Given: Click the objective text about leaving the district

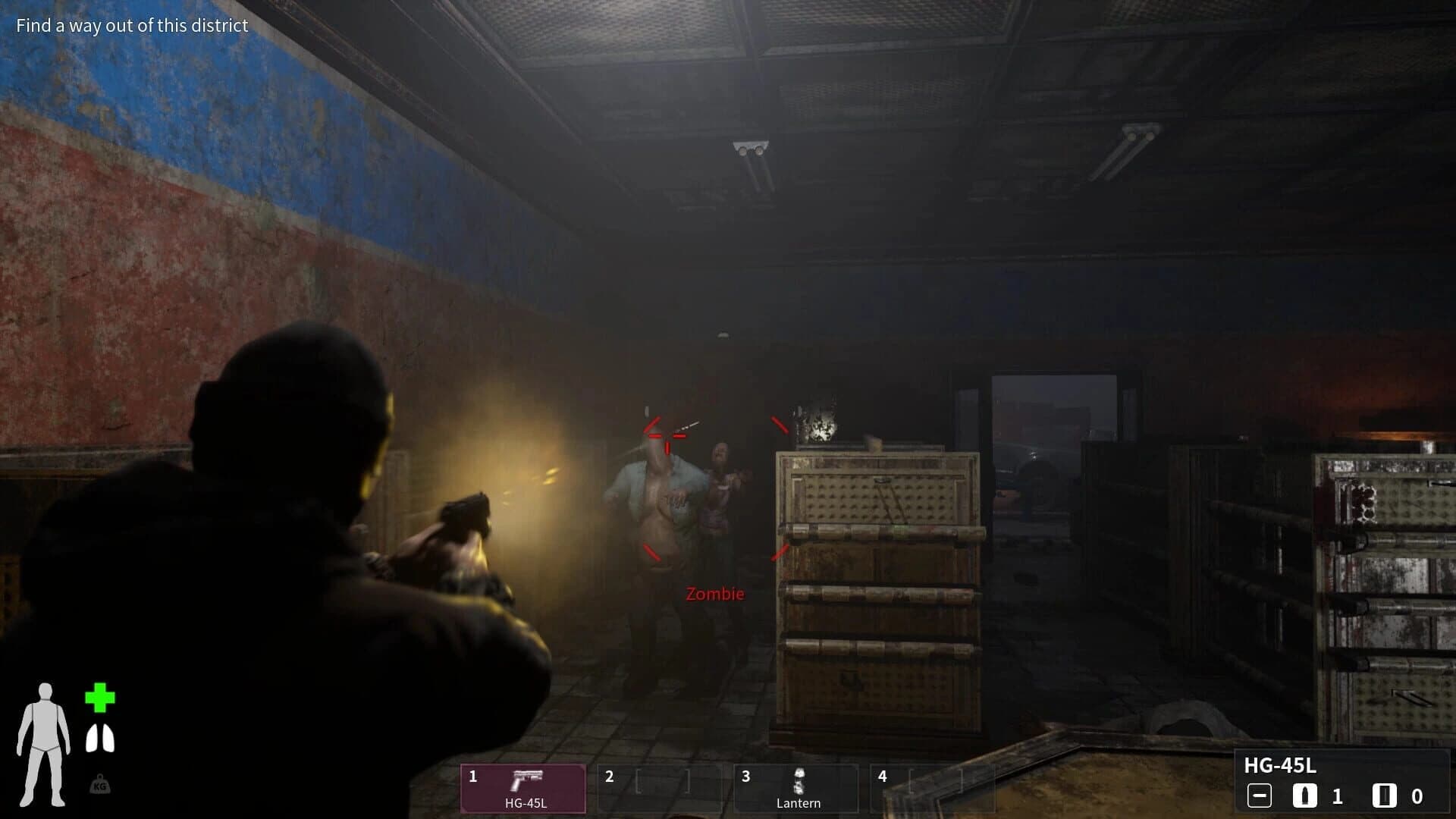Looking at the screenshot, I should (x=132, y=26).
